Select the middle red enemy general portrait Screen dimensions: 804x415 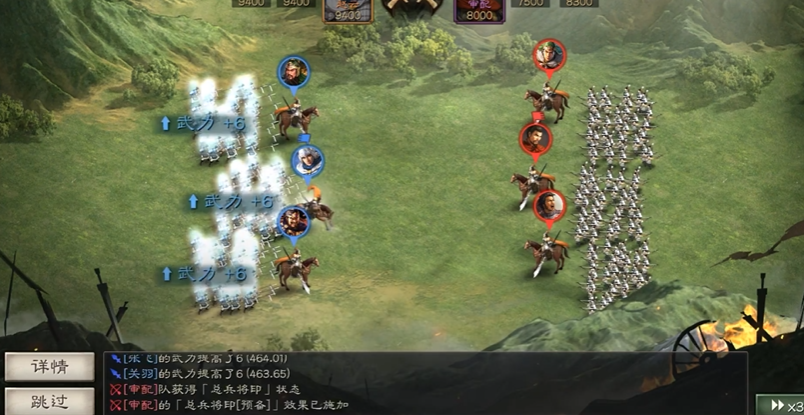pos(535,138)
